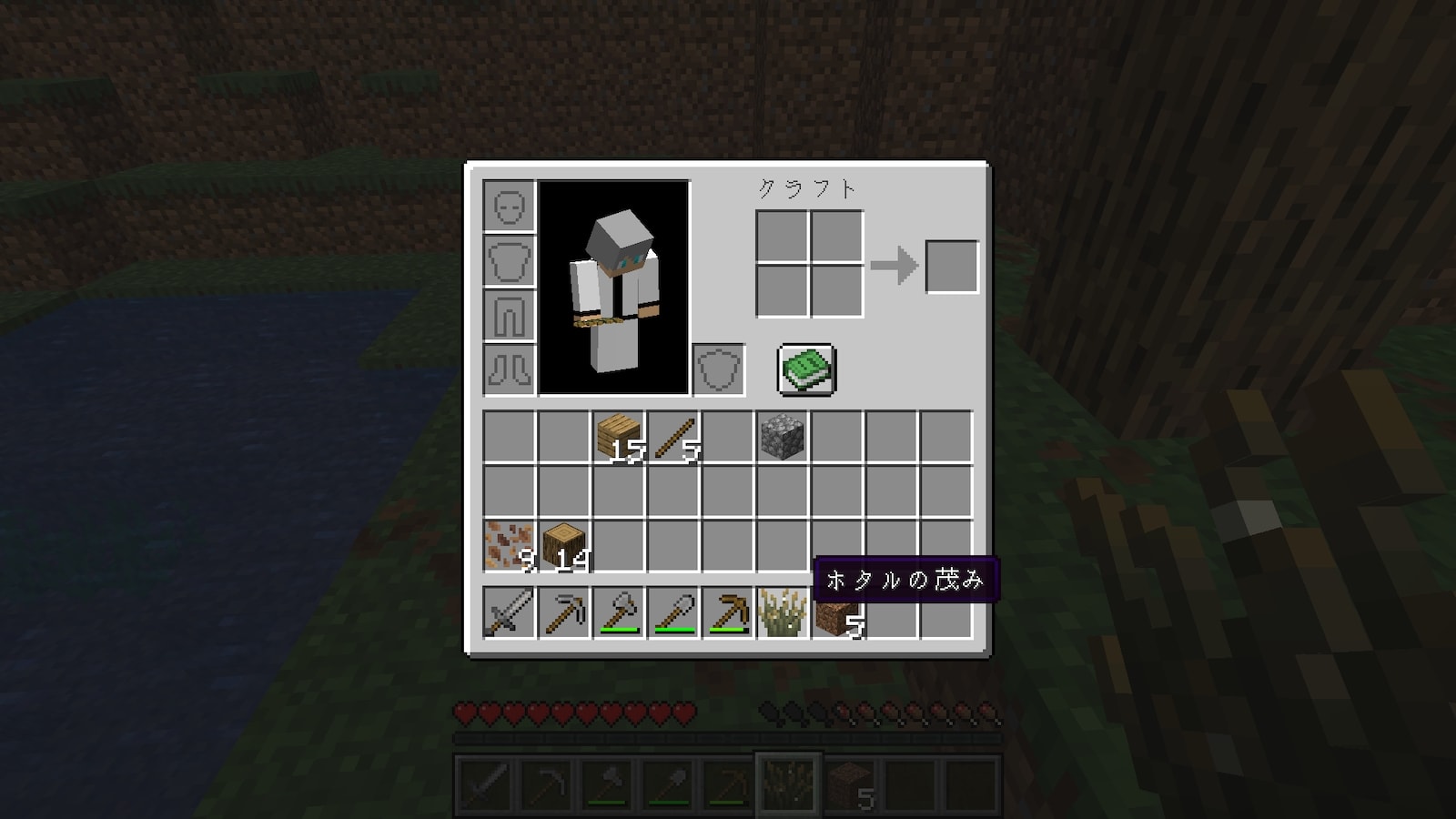The image size is (1456, 819).
Task: Pick up the oak planks stack
Action: point(619,438)
